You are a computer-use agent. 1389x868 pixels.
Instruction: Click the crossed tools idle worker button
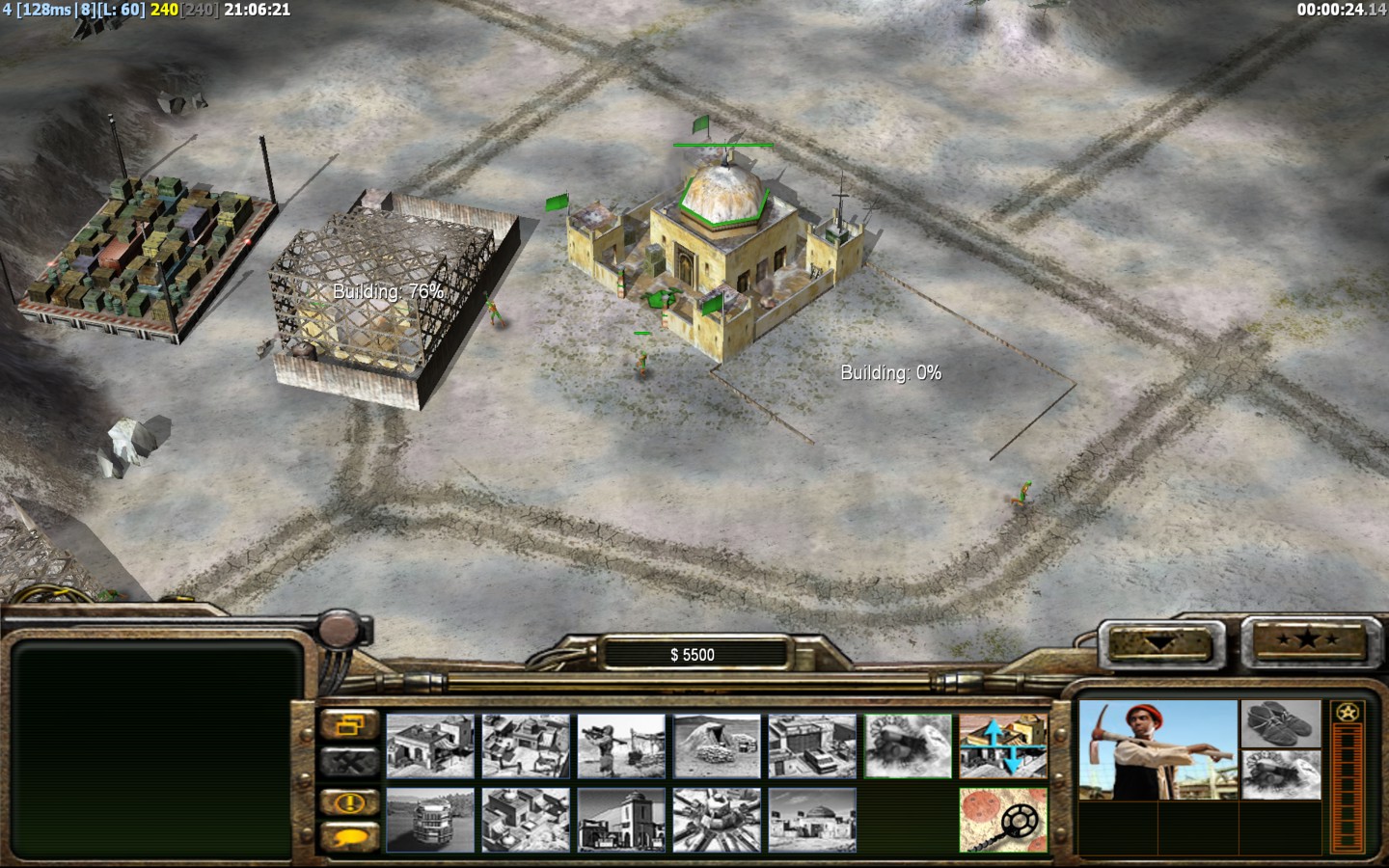(349, 762)
